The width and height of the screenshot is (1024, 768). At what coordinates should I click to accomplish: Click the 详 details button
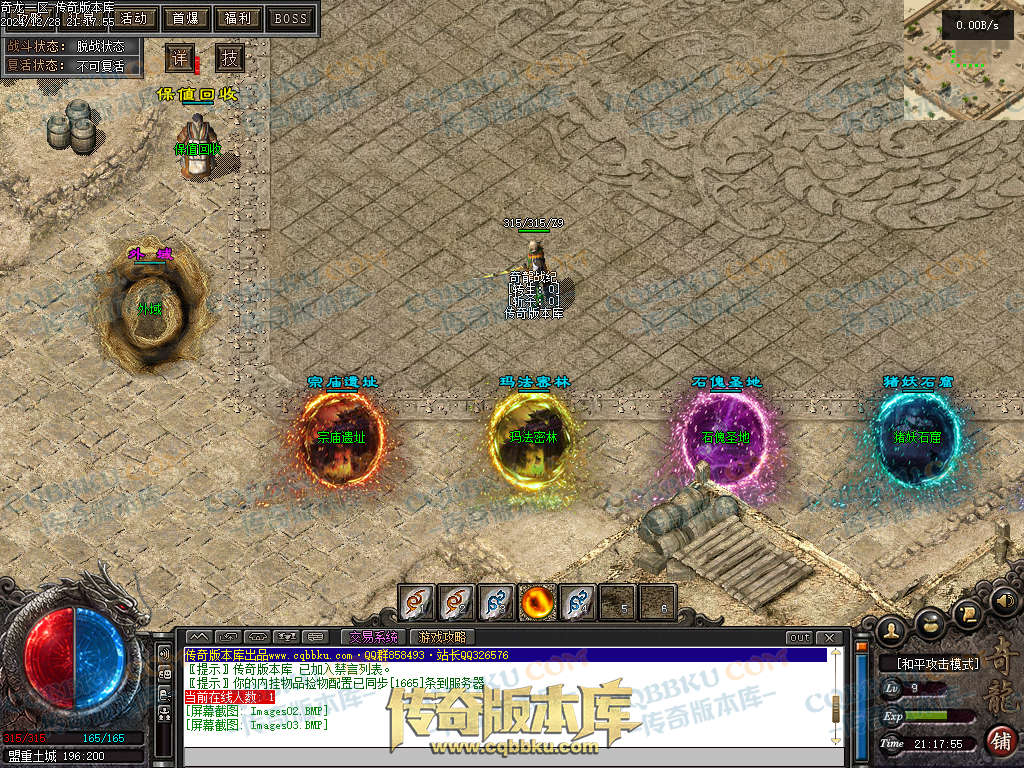[179, 58]
